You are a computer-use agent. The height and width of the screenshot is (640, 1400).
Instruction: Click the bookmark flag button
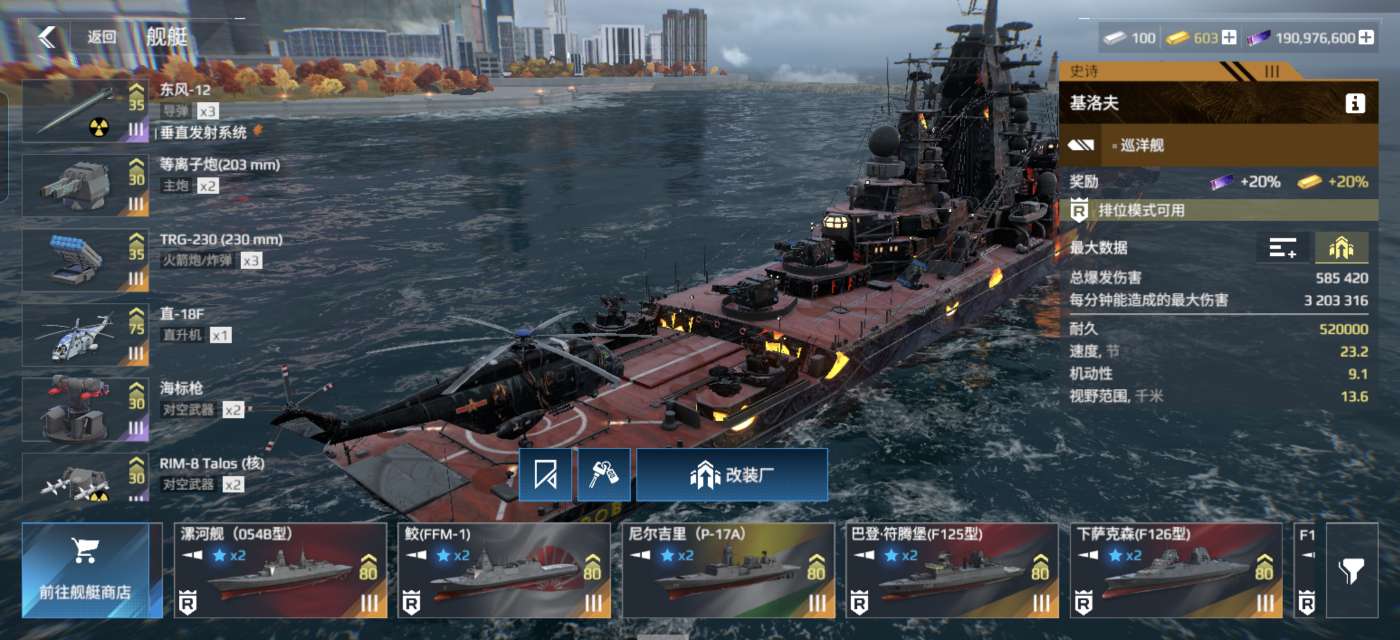(x=545, y=475)
